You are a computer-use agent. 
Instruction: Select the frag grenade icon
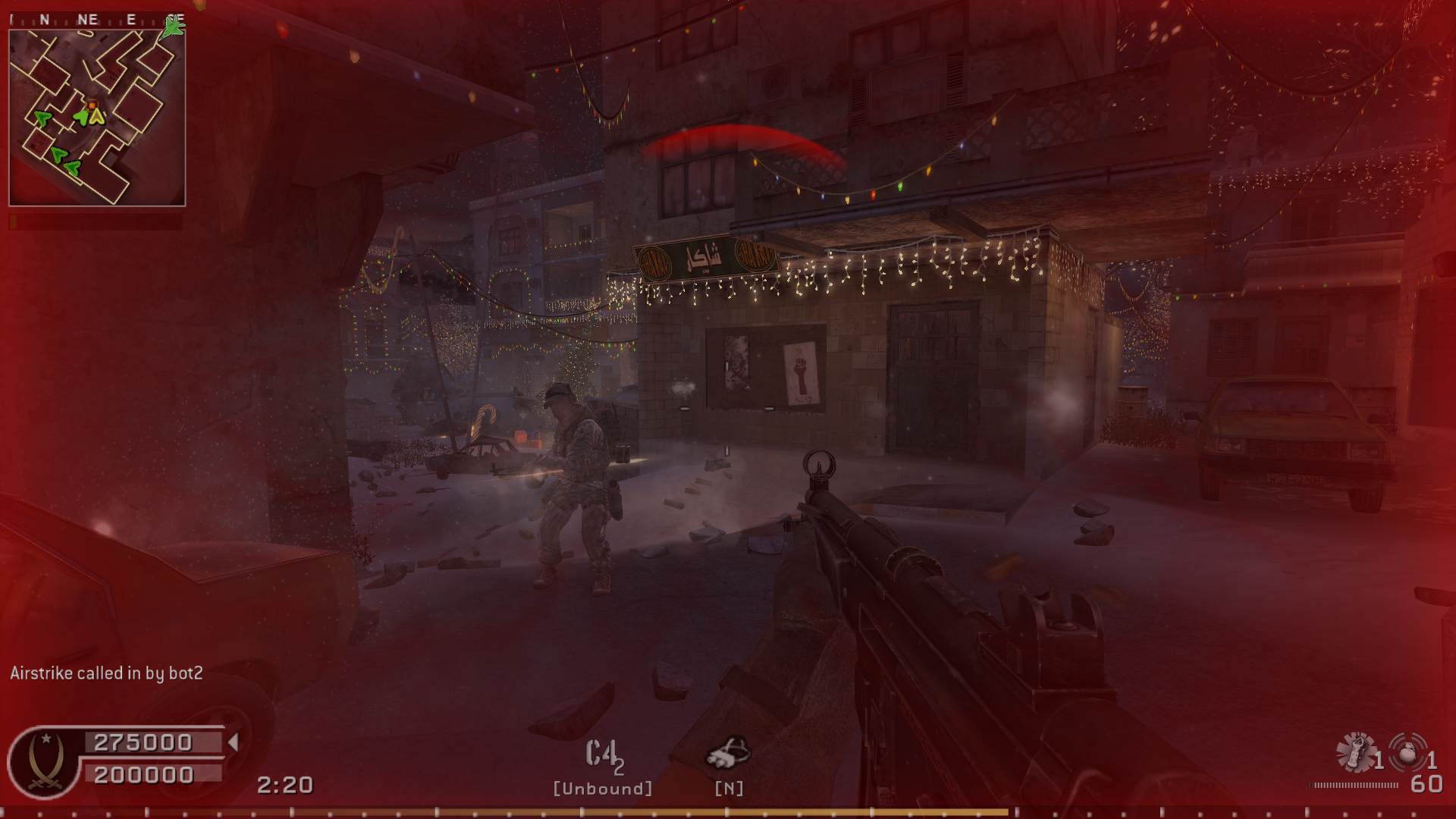pos(1409,752)
